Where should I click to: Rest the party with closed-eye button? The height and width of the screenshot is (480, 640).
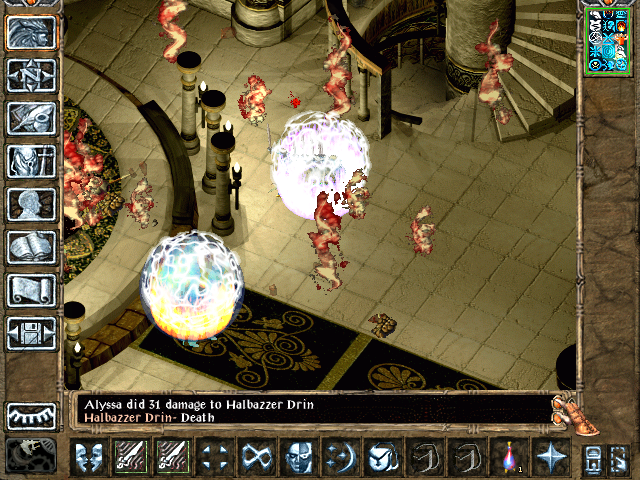(x=31, y=415)
